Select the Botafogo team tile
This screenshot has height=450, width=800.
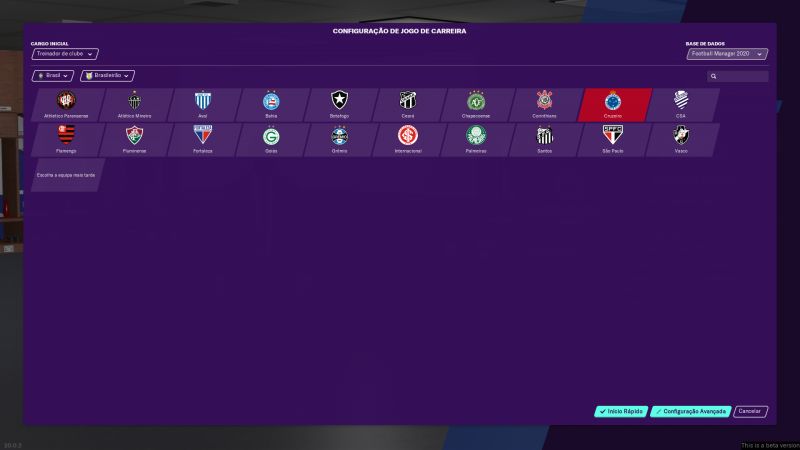(x=340, y=104)
